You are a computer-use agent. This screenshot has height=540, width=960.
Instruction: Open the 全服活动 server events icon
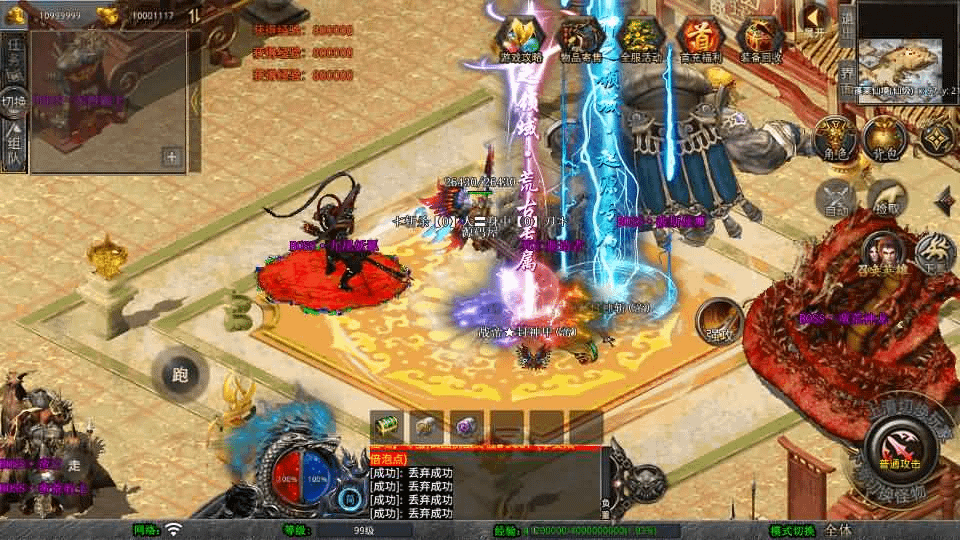point(641,40)
